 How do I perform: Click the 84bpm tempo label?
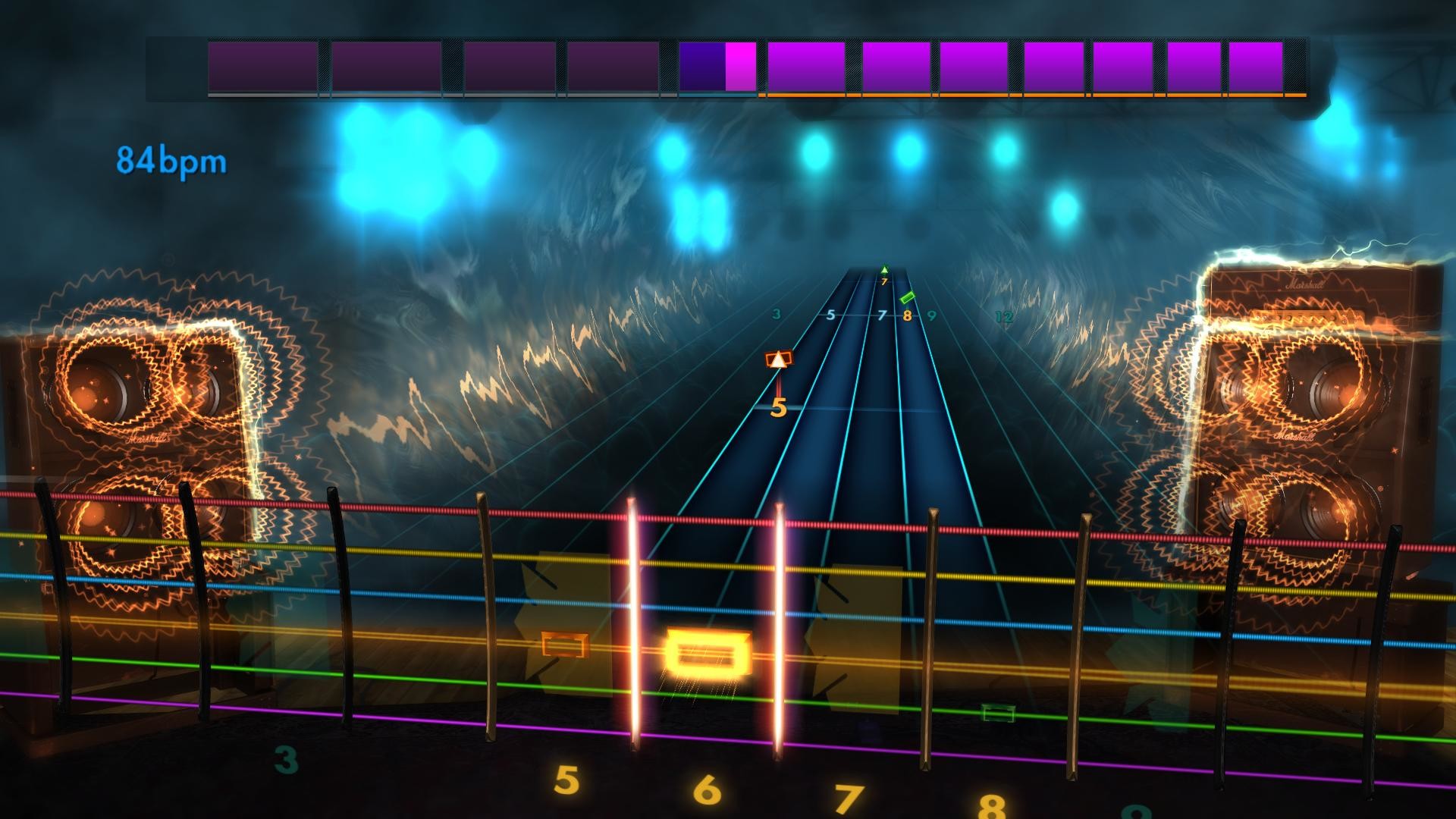170,158
